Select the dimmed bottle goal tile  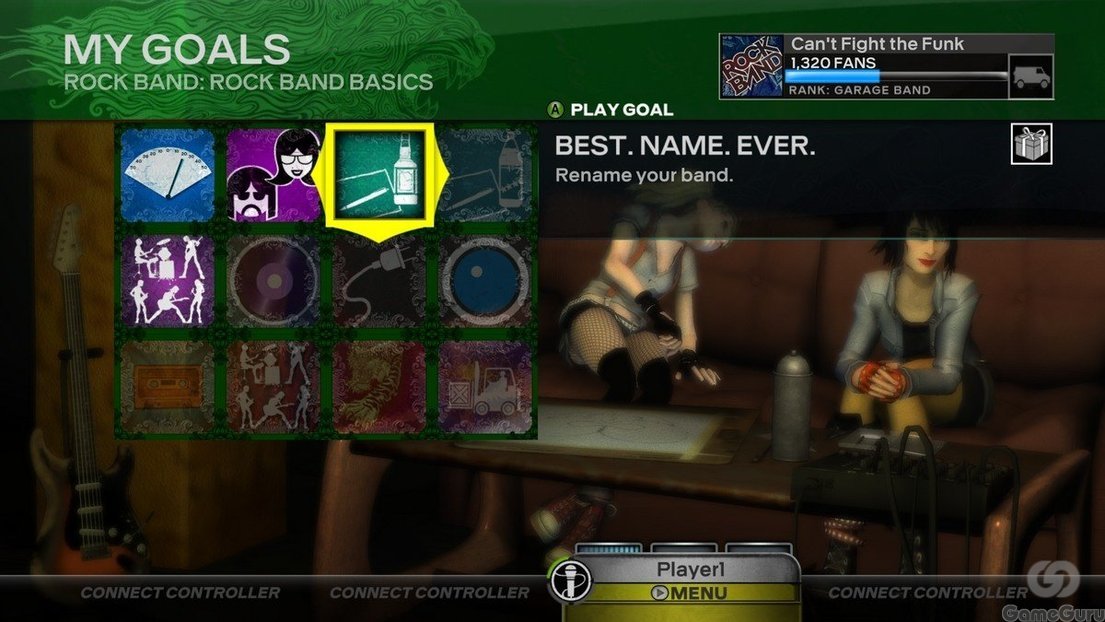pos(485,176)
